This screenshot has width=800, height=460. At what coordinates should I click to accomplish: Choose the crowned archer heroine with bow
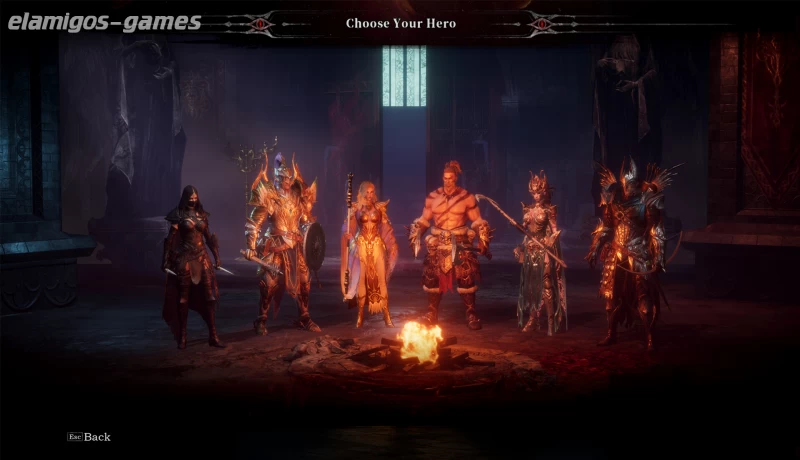[540, 250]
